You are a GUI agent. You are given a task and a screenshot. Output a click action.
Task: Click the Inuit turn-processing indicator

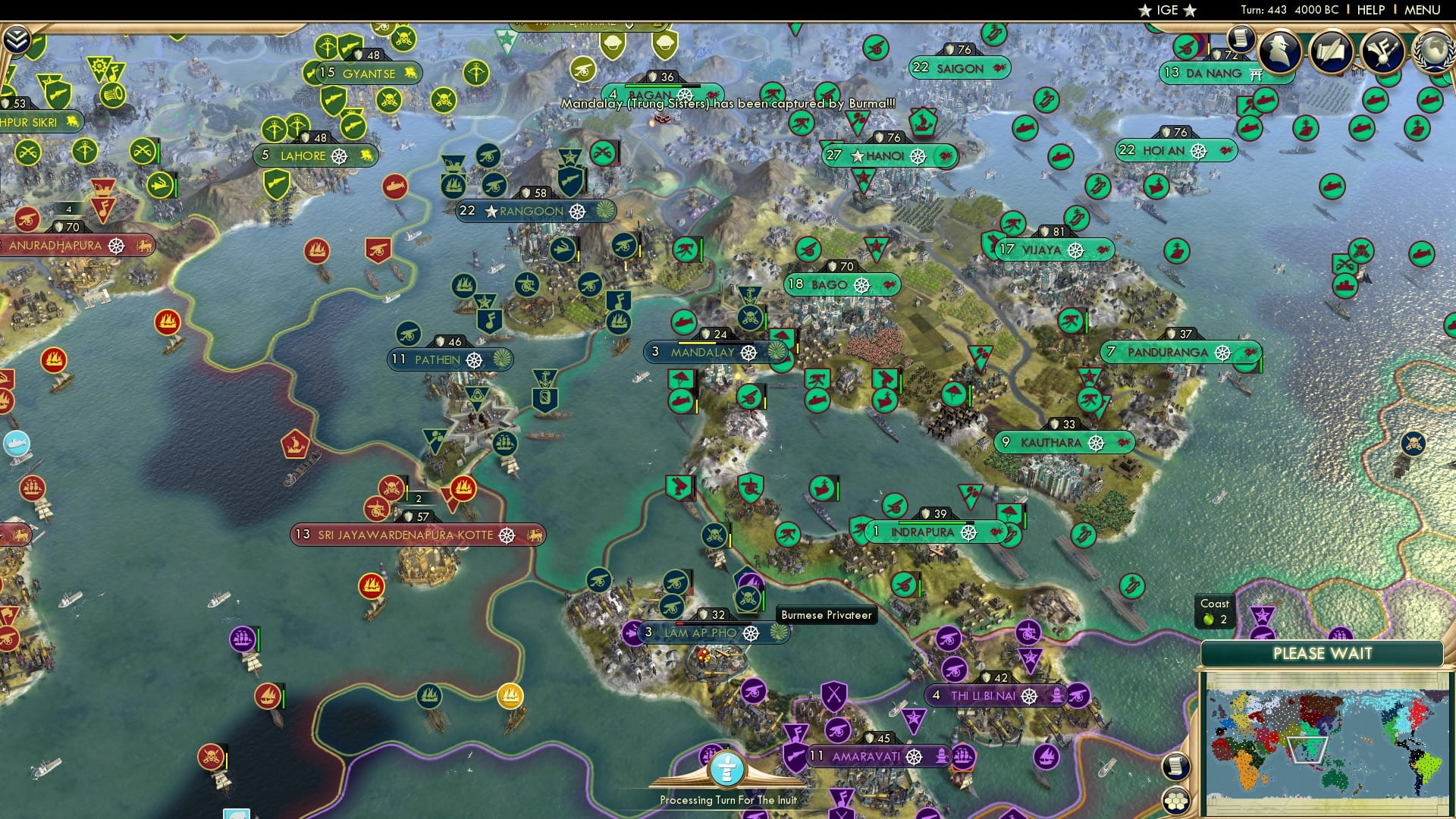coord(727,768)
